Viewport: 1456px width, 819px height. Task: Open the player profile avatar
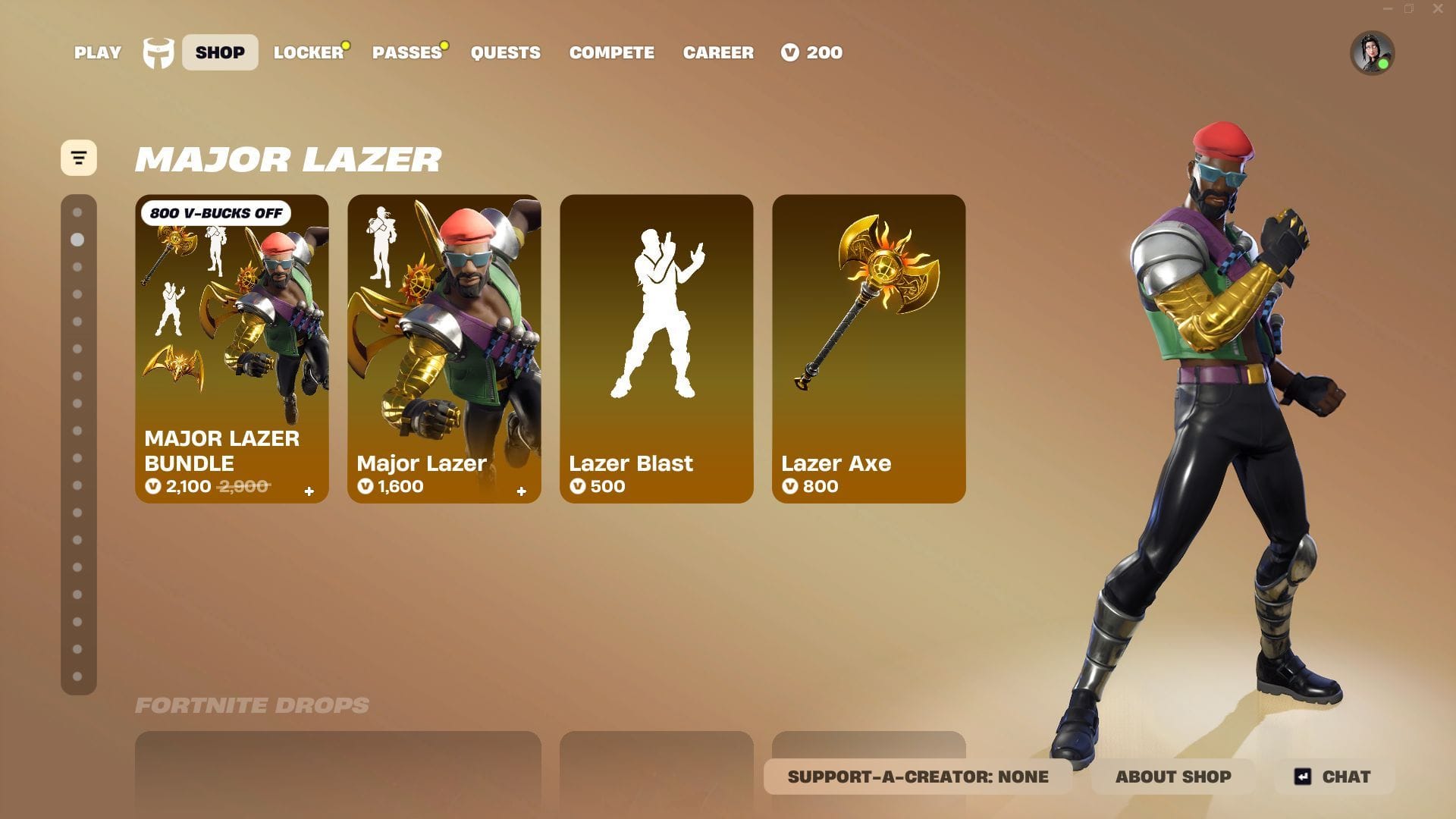pyautogui.click(x=1372, y=53)
